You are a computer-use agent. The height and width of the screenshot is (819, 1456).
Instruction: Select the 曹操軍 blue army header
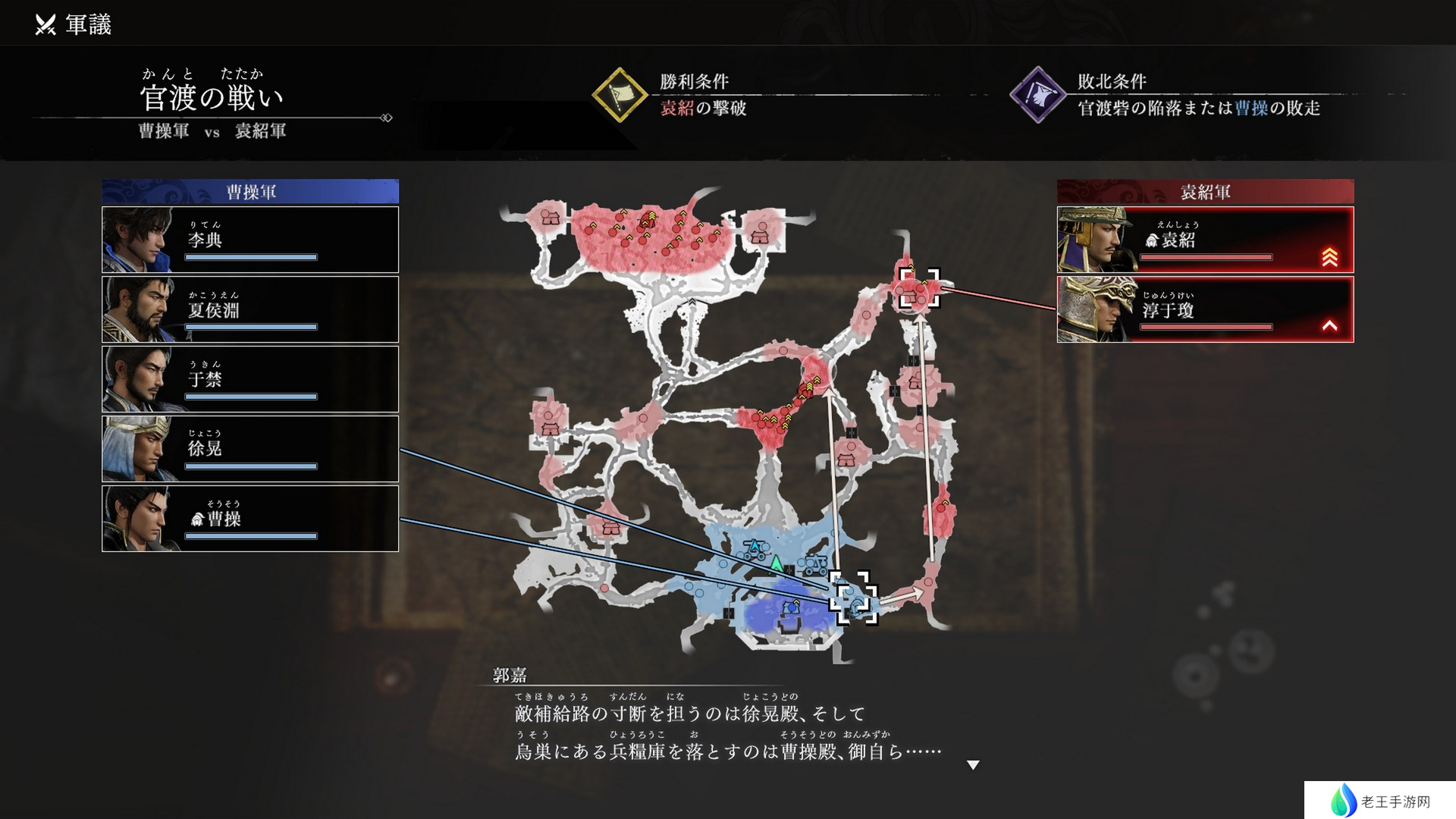(x=250, y=191)
